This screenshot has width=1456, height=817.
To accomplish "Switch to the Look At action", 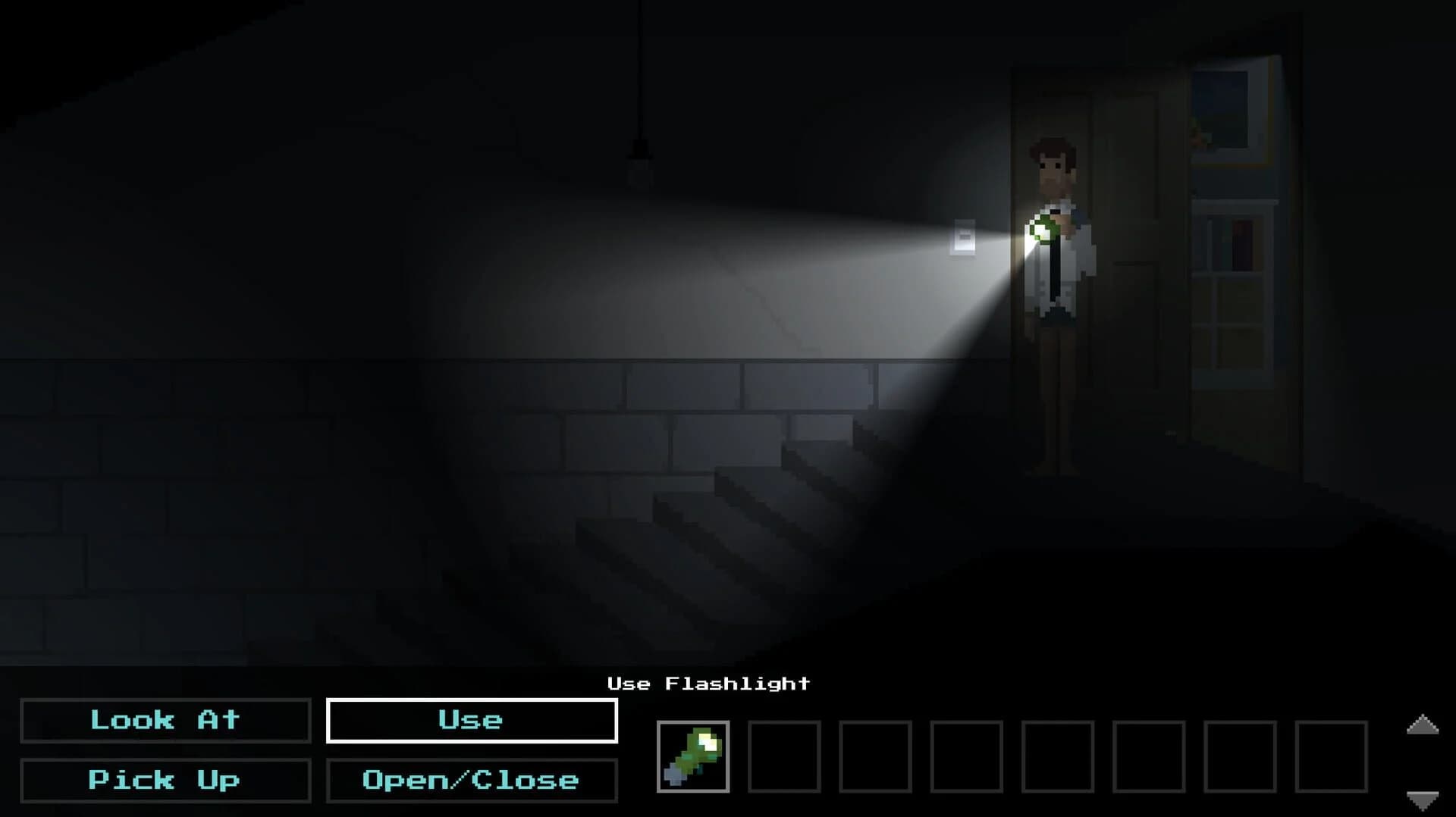I will (x=165, y=720).
